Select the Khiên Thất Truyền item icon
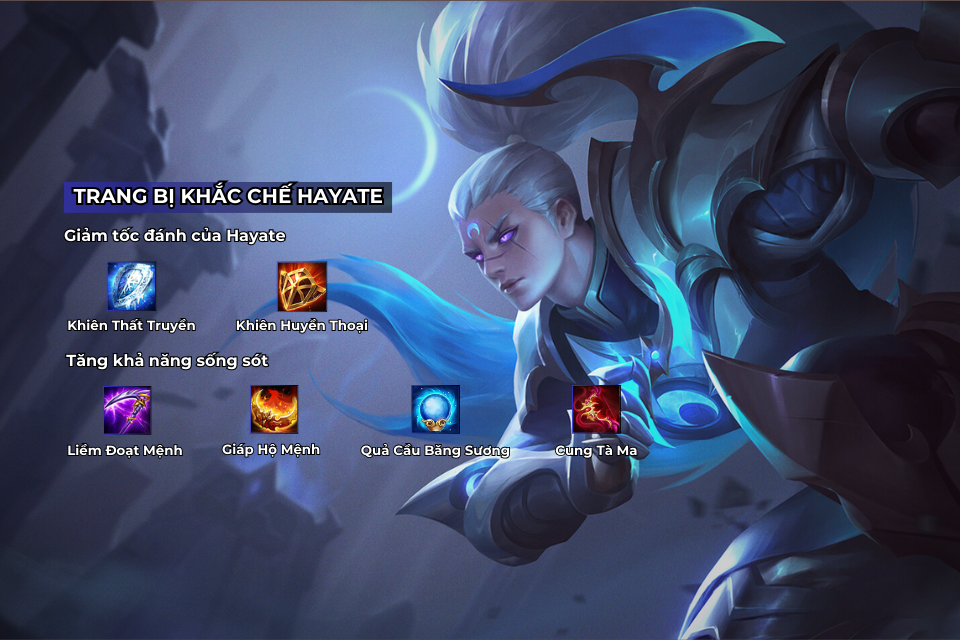Screen dimensions: 960x640 point(132,286)
